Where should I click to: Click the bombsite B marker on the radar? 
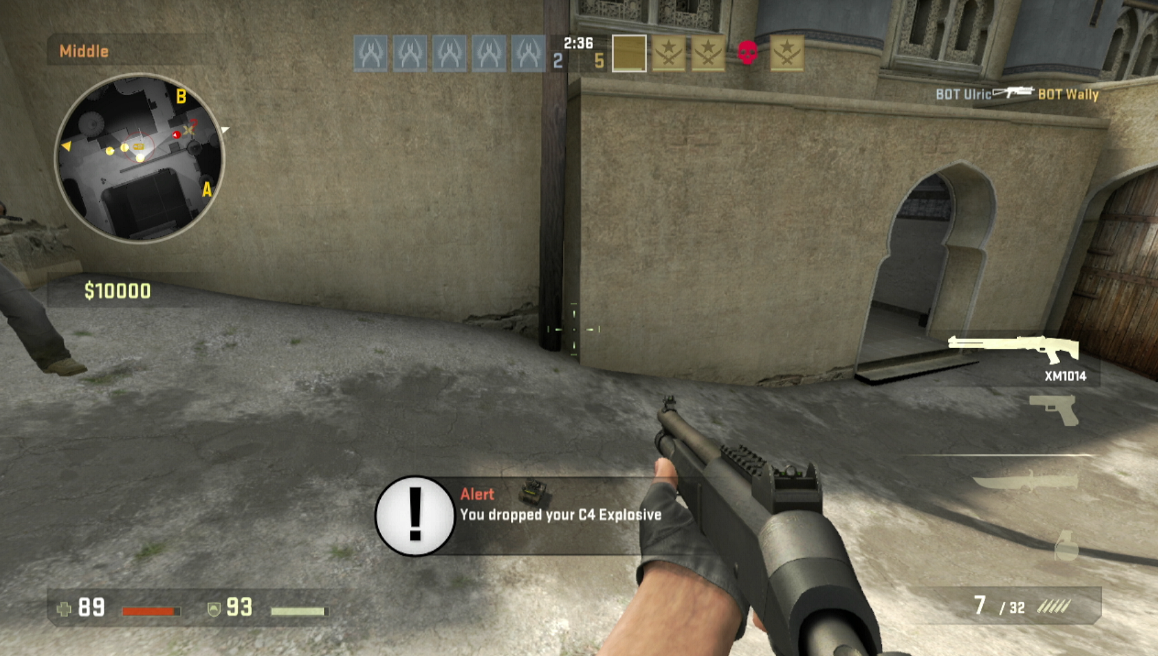[181, 97]
